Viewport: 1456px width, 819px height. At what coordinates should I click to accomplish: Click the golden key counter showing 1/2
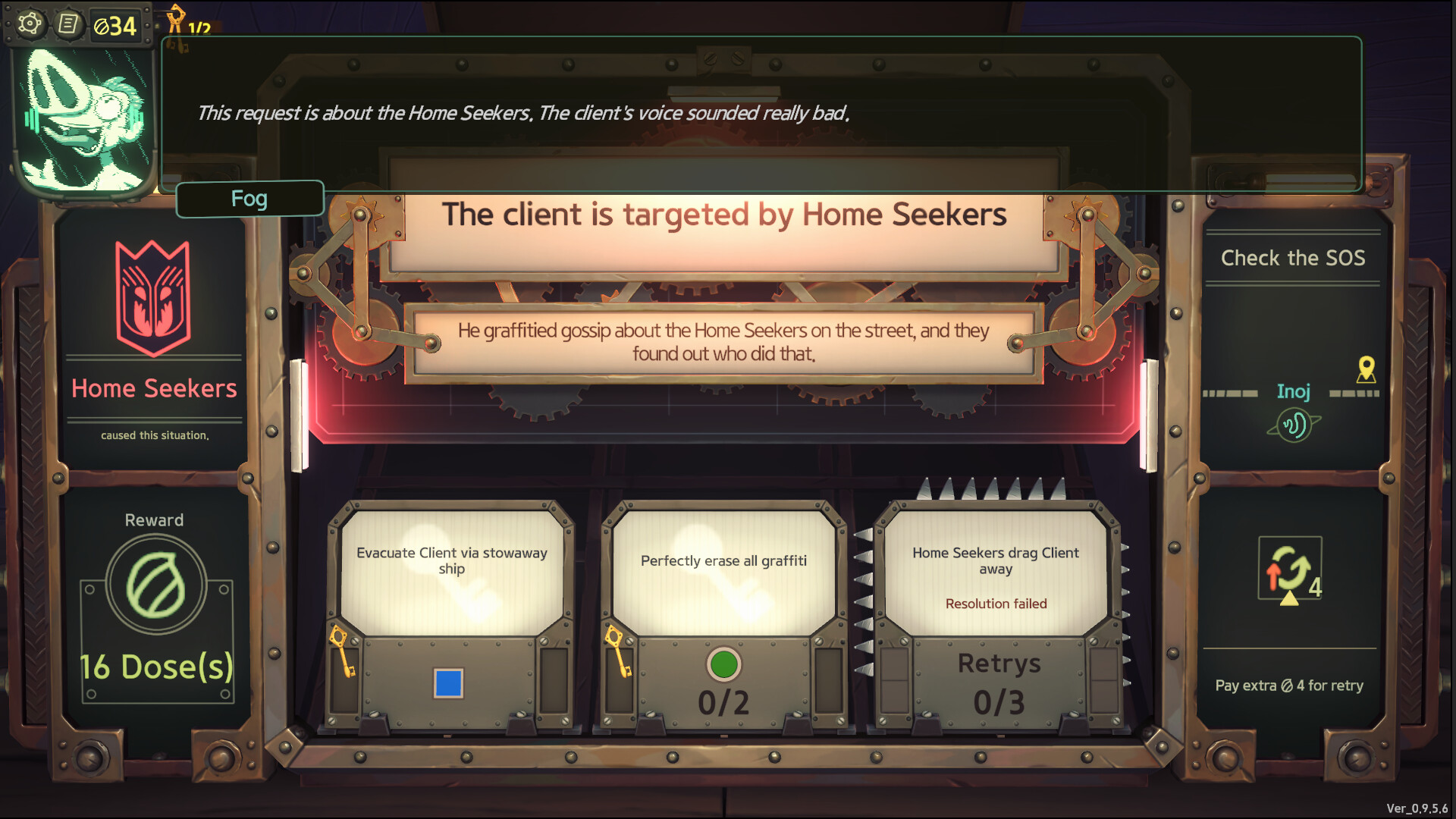click(x=190, y=20)
